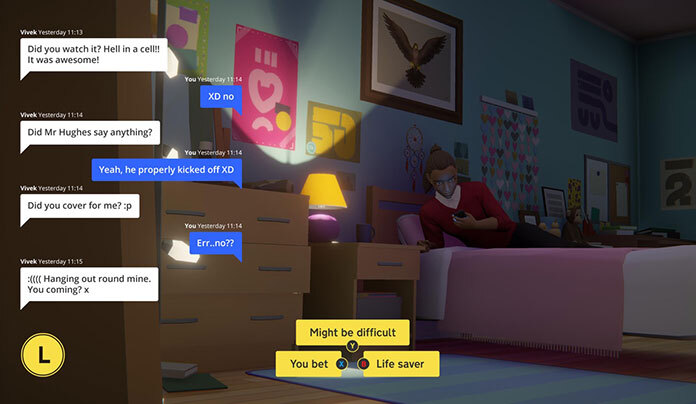Answer with the "Life saver" reply
This screenshot has width=696, height=404.
point(400,364)
